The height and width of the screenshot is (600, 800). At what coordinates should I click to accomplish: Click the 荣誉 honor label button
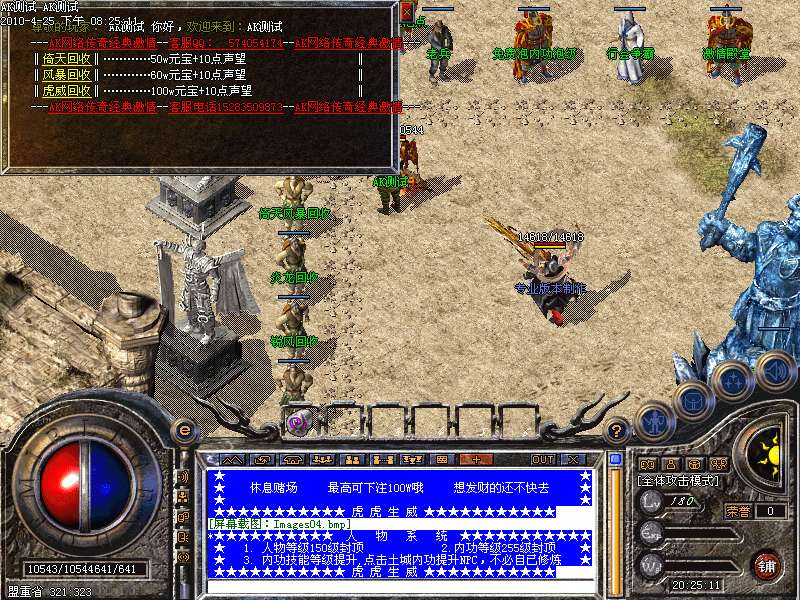click(x=738, y=511)
